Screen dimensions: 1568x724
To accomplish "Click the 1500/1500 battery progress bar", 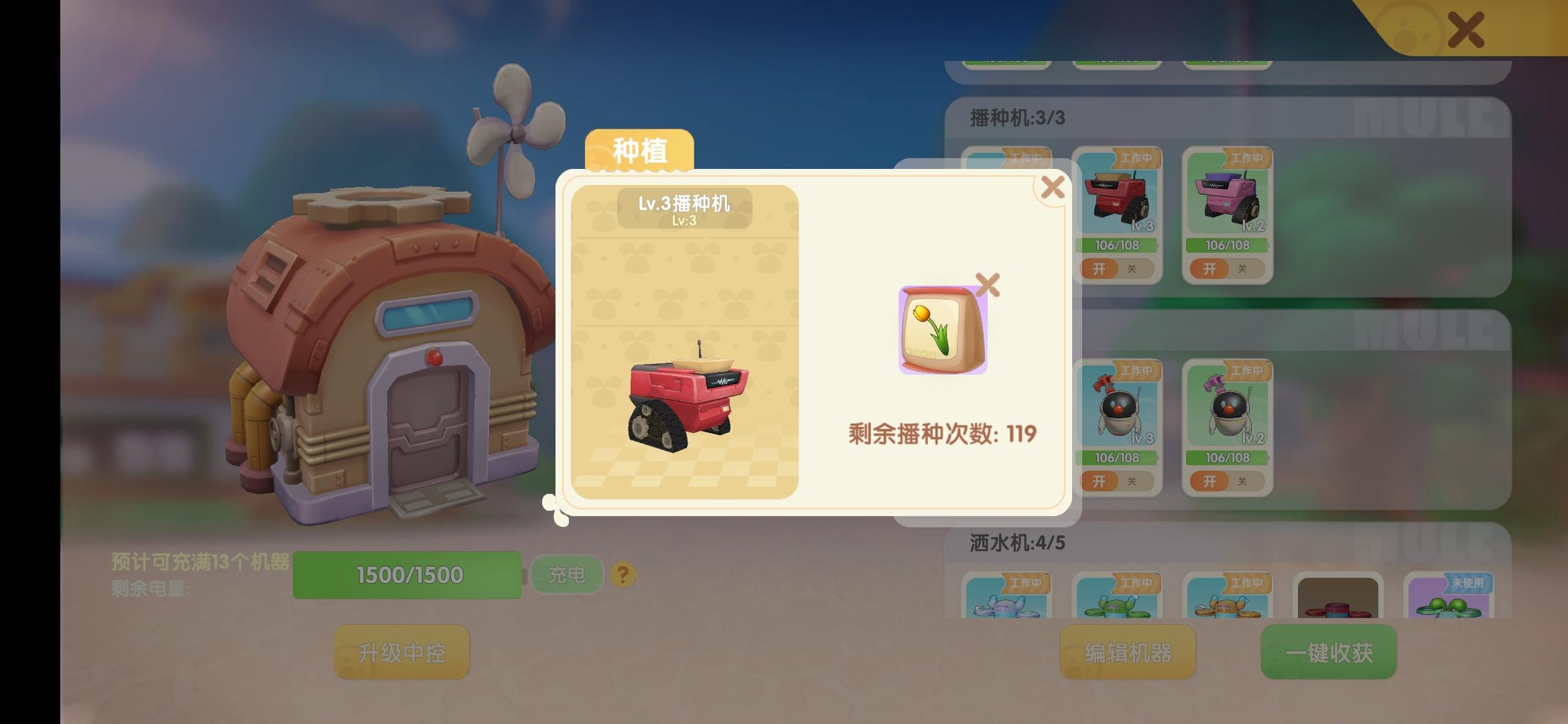I will coord(408,574).
